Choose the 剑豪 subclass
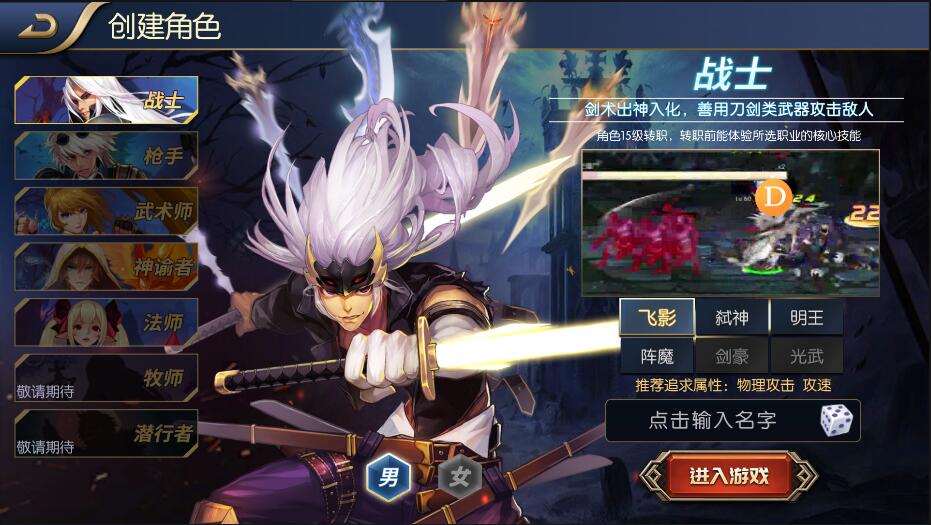 (x=732, y=355)
